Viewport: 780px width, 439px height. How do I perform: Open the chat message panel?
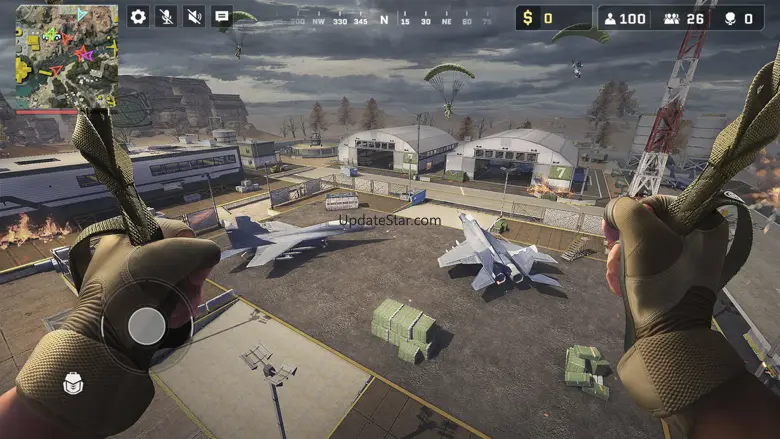(222, 16)
